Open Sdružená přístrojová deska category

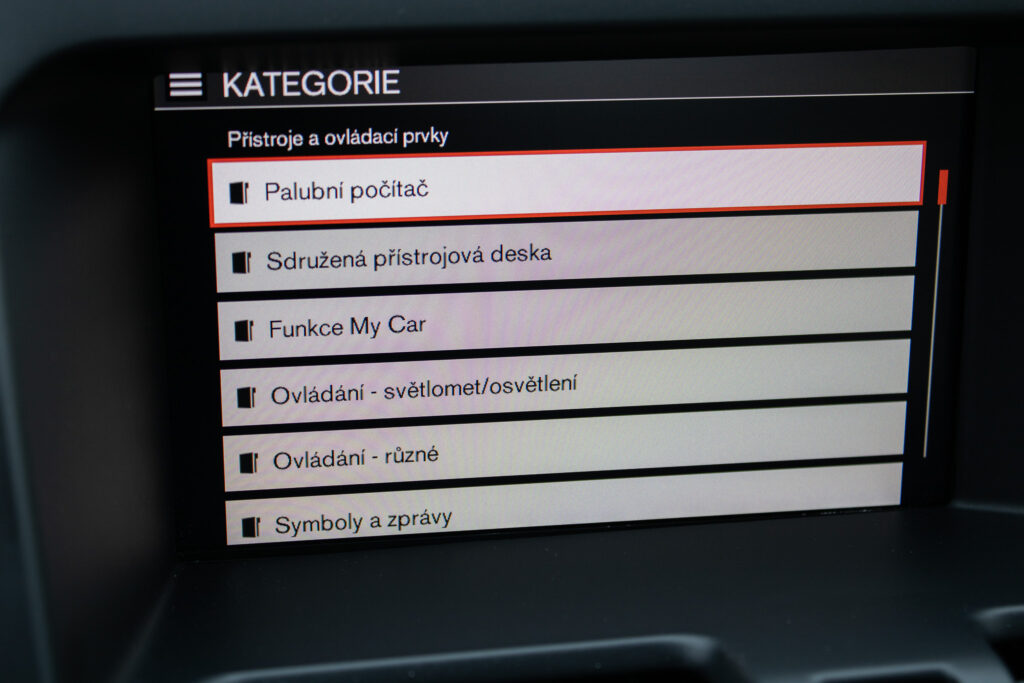pos(565,253)
